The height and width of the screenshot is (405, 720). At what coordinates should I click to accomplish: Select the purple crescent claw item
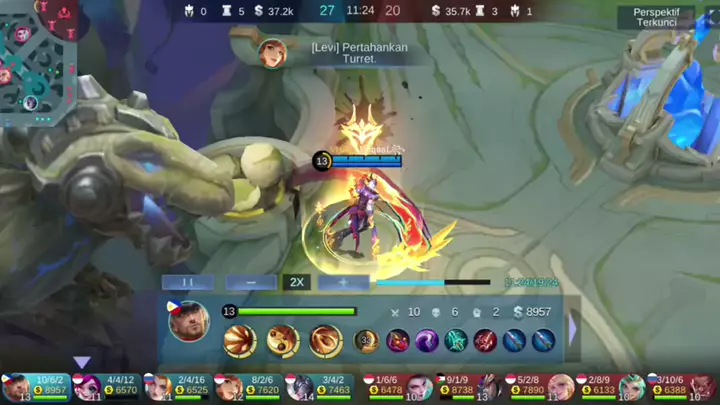(x=427, y=340)
